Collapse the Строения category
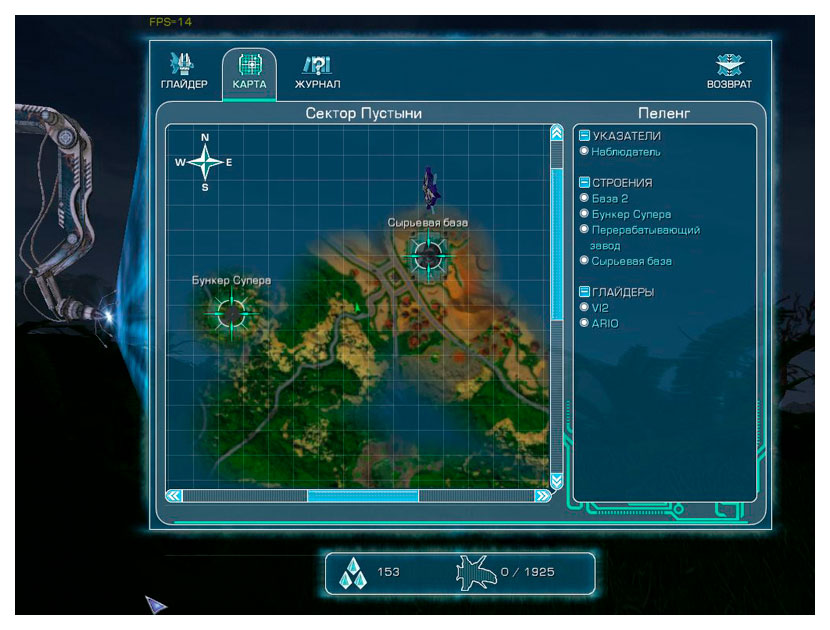Screen dimensions: 830x630 [x=584, y=183]
